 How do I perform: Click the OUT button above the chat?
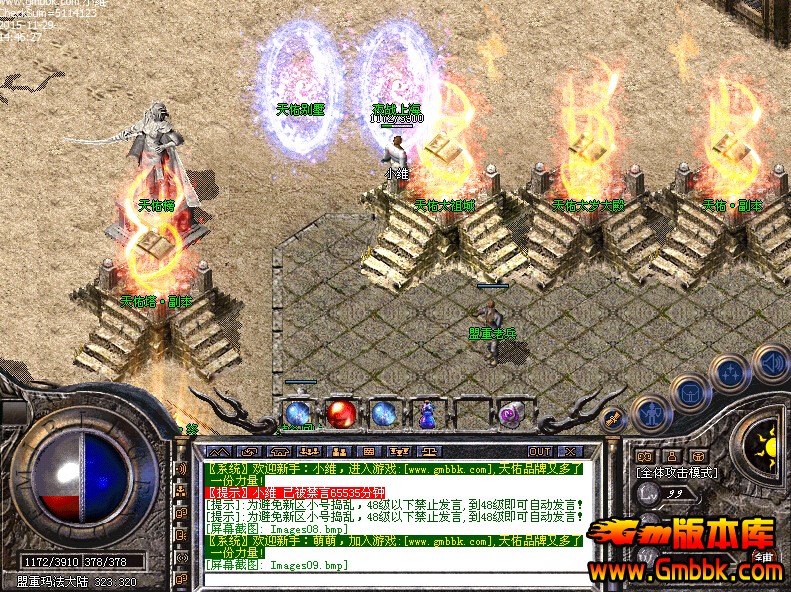click(541, 452)
